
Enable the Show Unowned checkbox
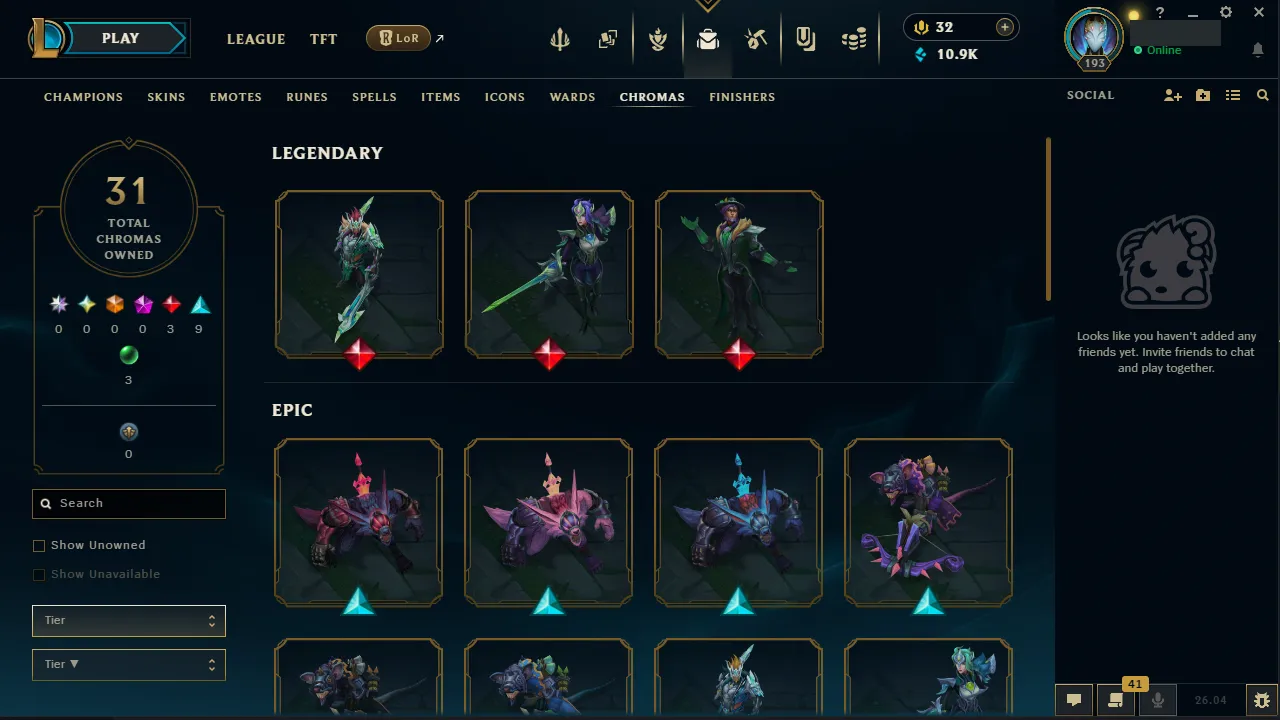pyautogui.click(x=39, y=545)
